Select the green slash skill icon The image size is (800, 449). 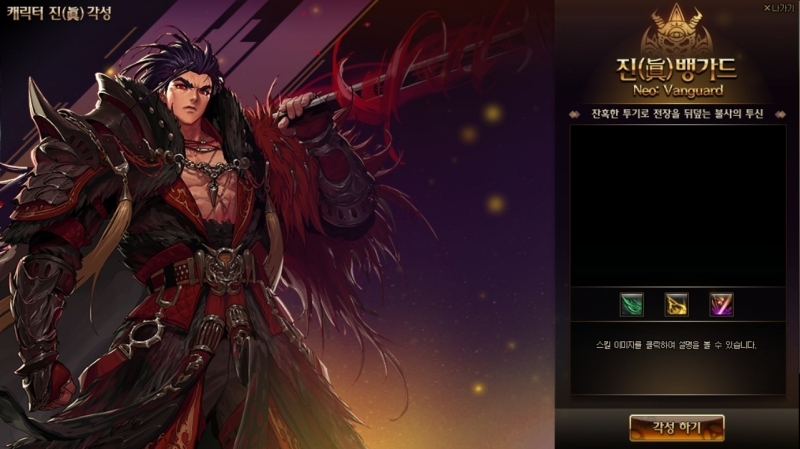click(x=630, y=303)
